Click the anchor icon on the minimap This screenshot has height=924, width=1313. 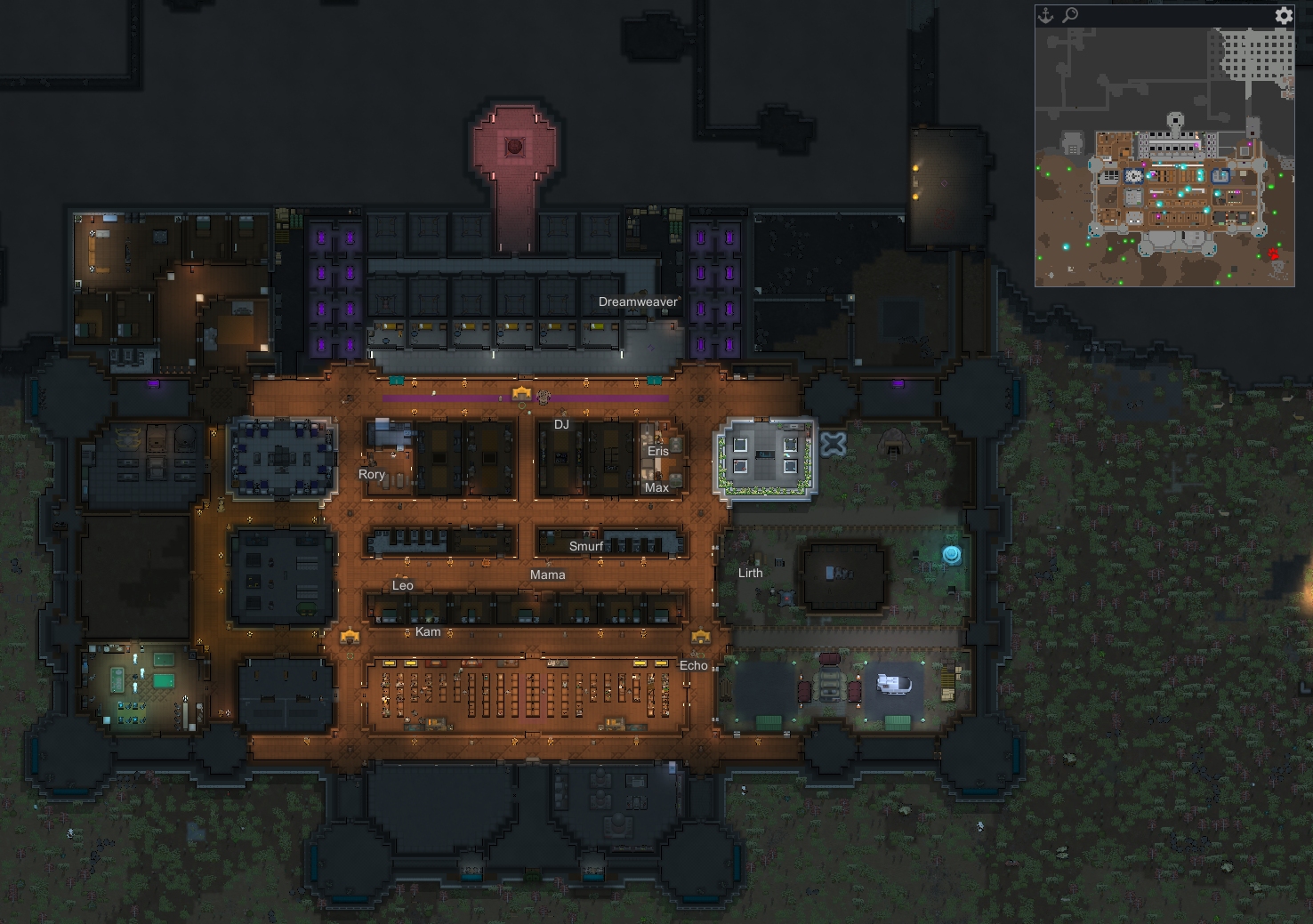(1047, 15)
